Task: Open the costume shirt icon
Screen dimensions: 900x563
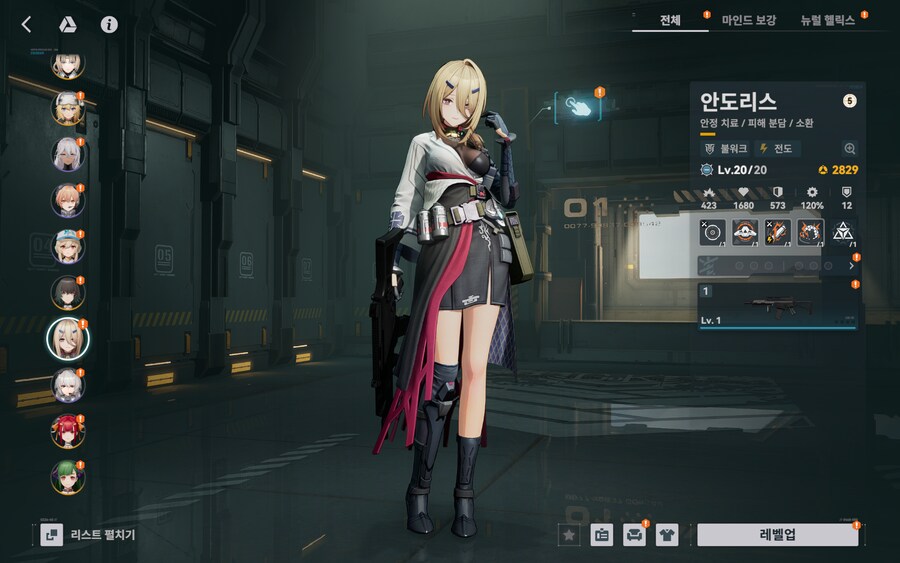Action: pyautogui.click(x=666, y=534)
